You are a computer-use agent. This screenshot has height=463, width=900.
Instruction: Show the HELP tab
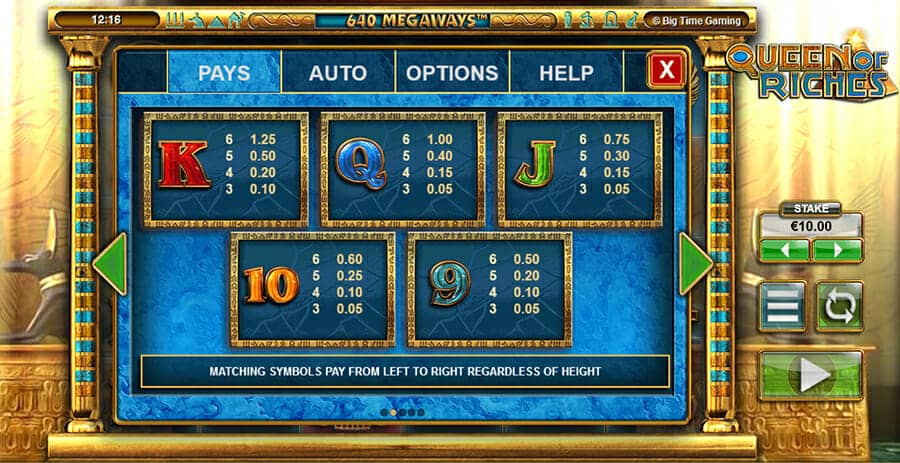(x=566, y=73)
